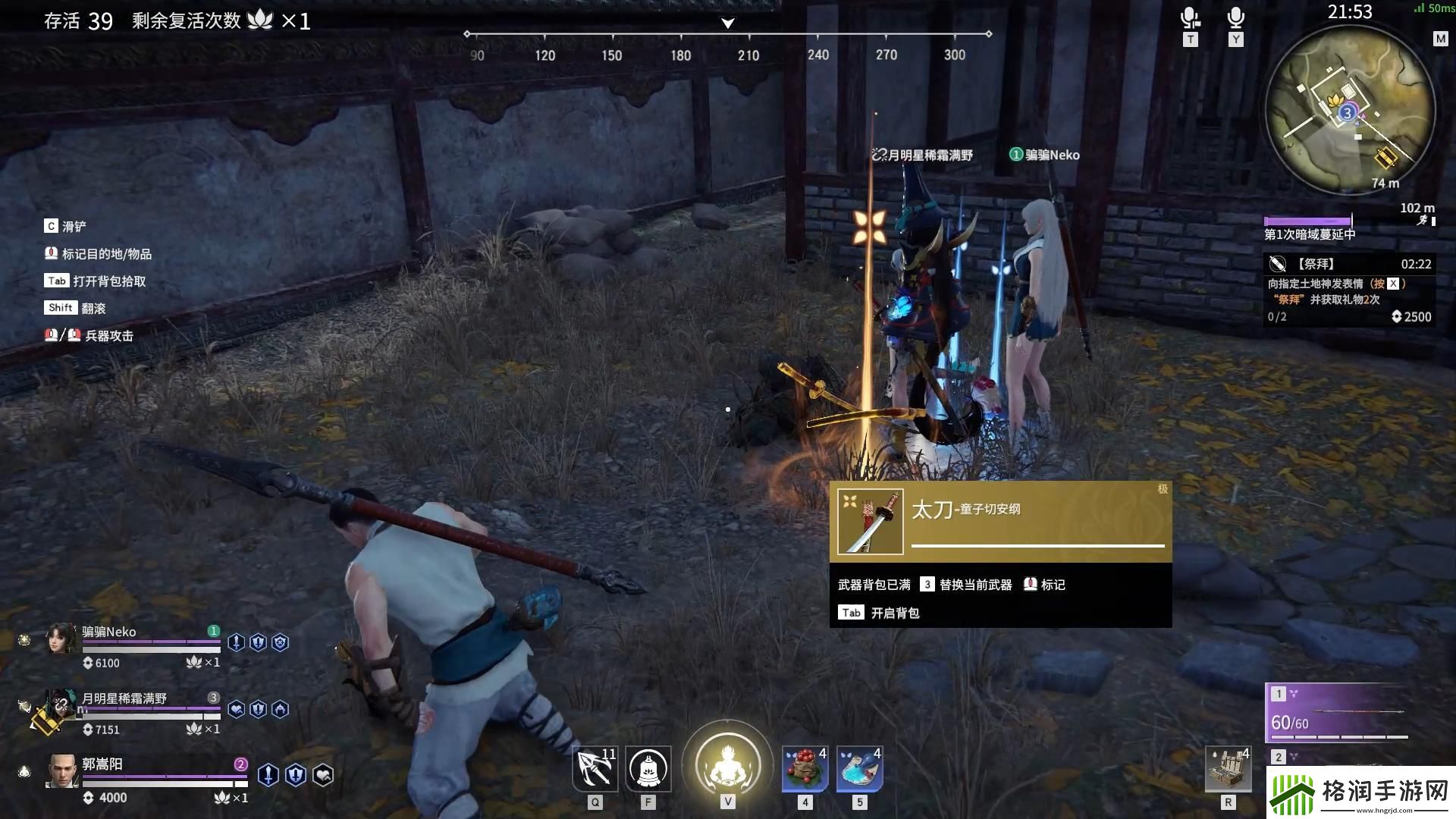Click the 格润手游网 watermark logo
This screenshot has height=819, width=1456.
pos(1361,792)
